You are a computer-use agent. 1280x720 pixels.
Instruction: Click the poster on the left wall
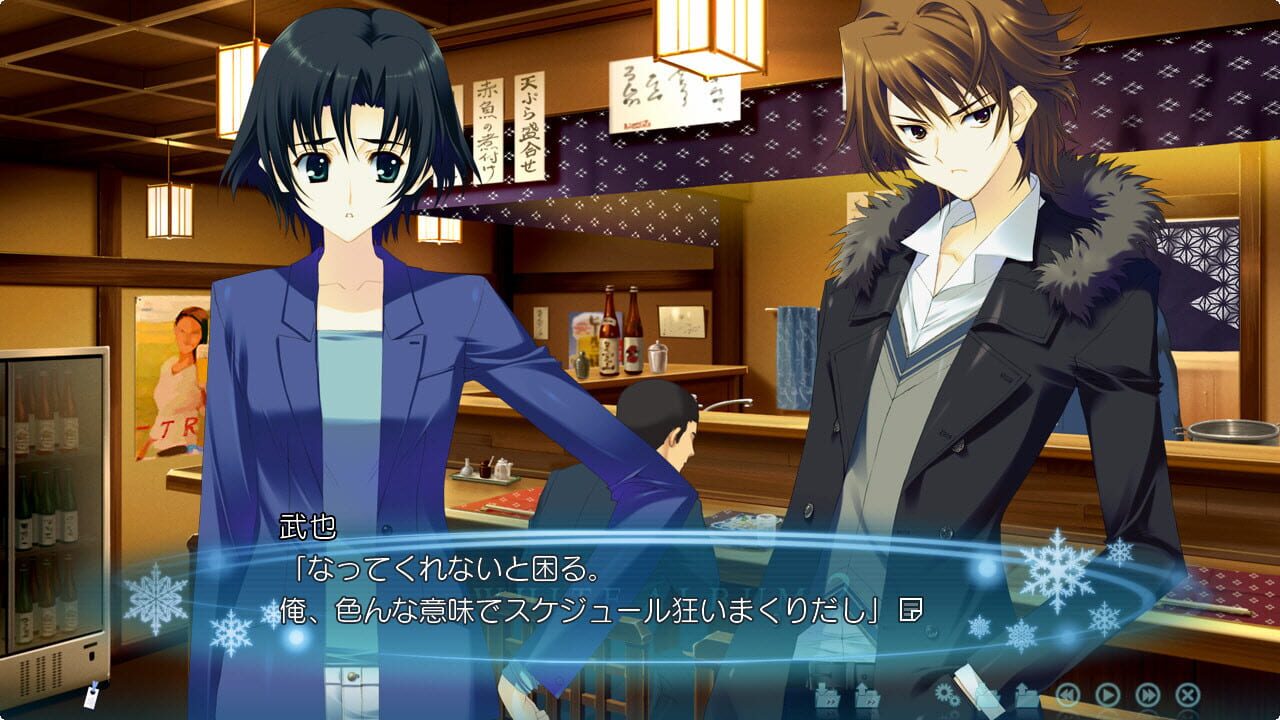pyautogui.click(x=170, y=370)
